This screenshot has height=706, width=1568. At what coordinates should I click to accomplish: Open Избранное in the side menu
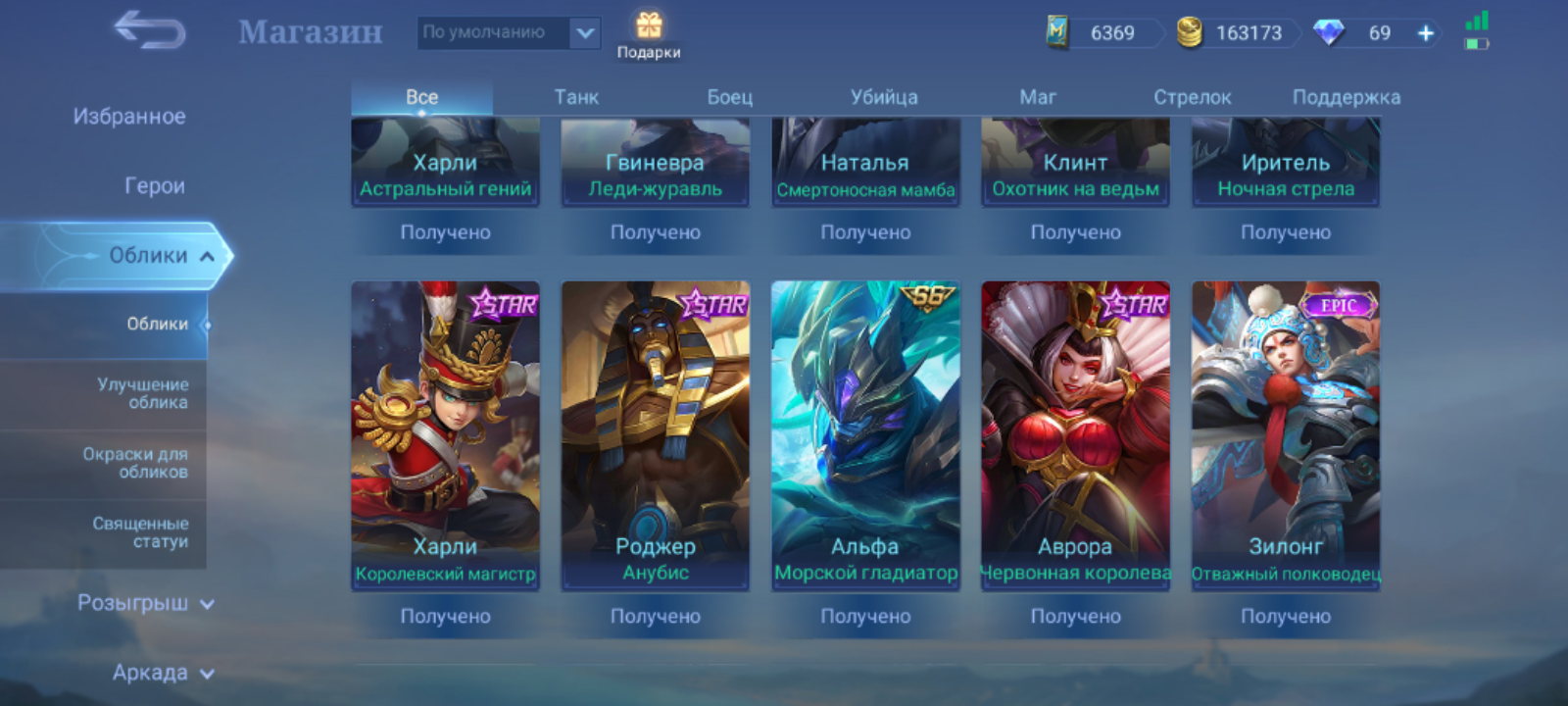pos(129,117)
